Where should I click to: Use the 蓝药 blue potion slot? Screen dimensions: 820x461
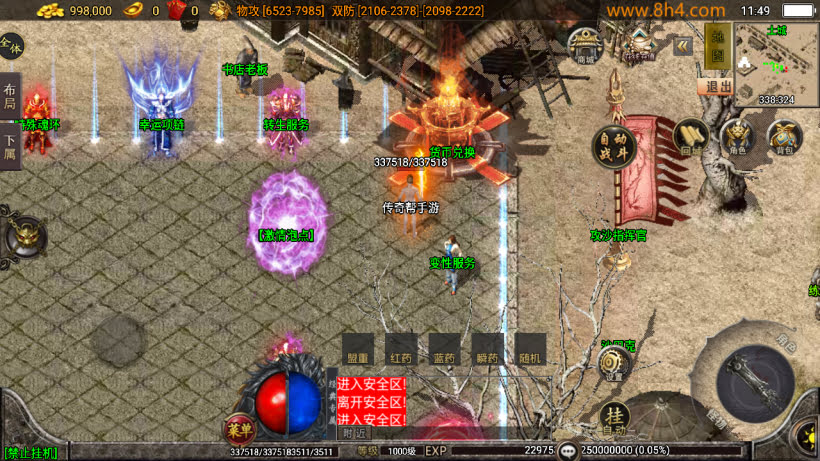[x=445, y=351]
